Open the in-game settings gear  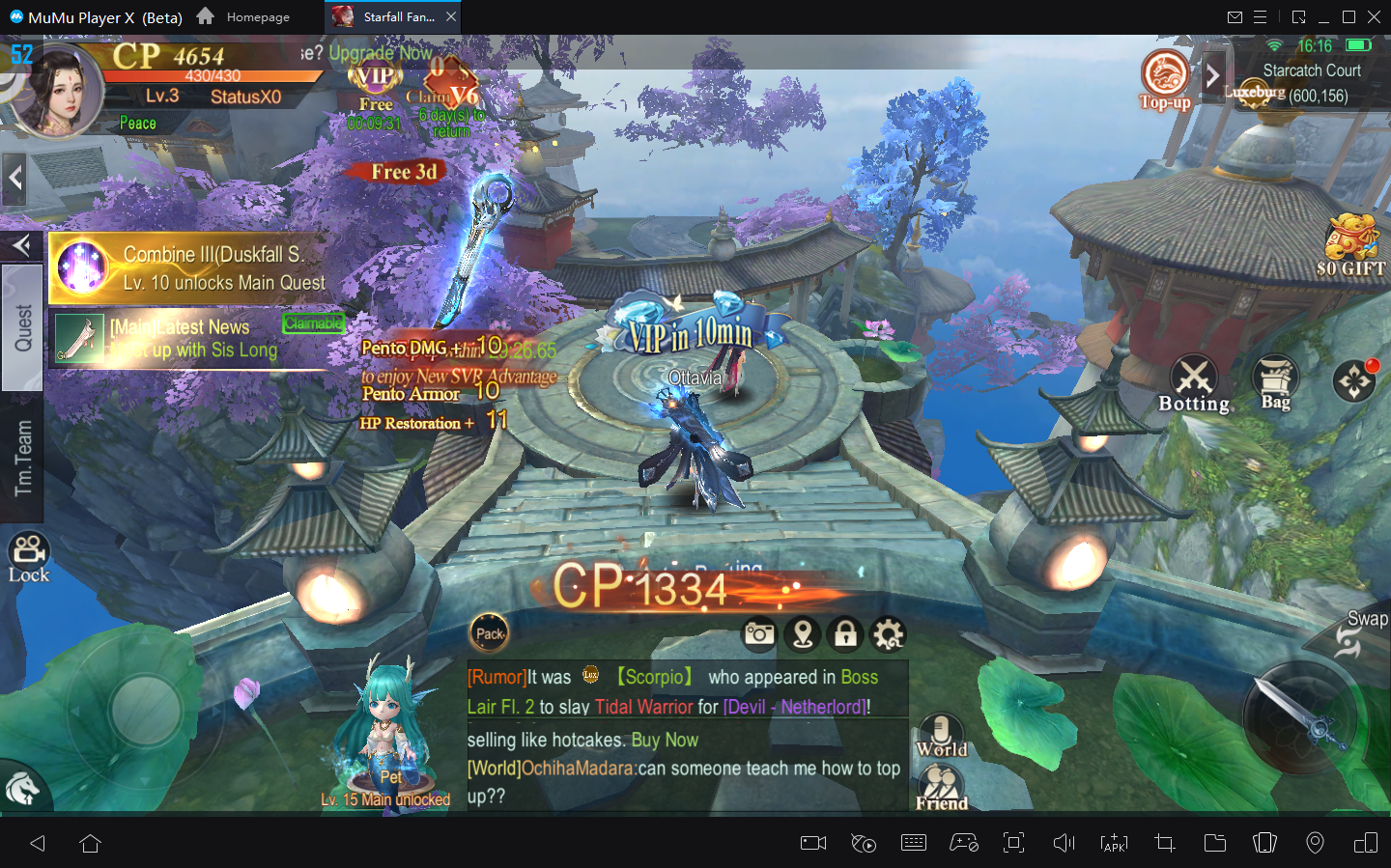(888, 634)
